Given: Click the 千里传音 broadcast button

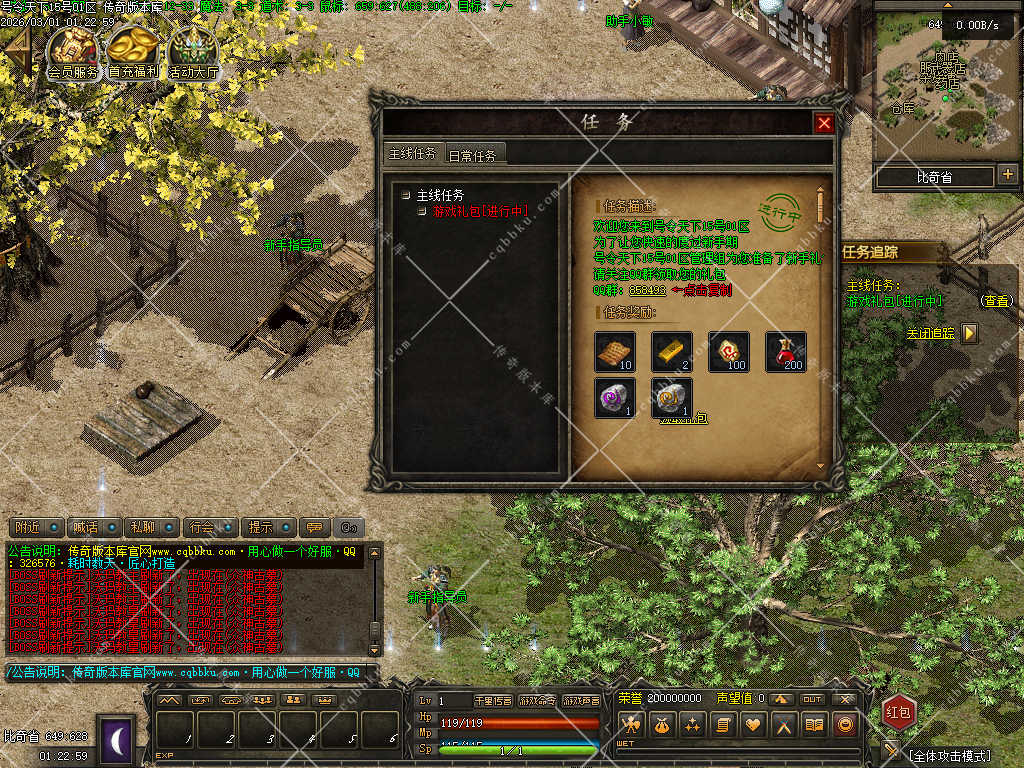Looking at the screenshot, I should [x=492, y=701].
